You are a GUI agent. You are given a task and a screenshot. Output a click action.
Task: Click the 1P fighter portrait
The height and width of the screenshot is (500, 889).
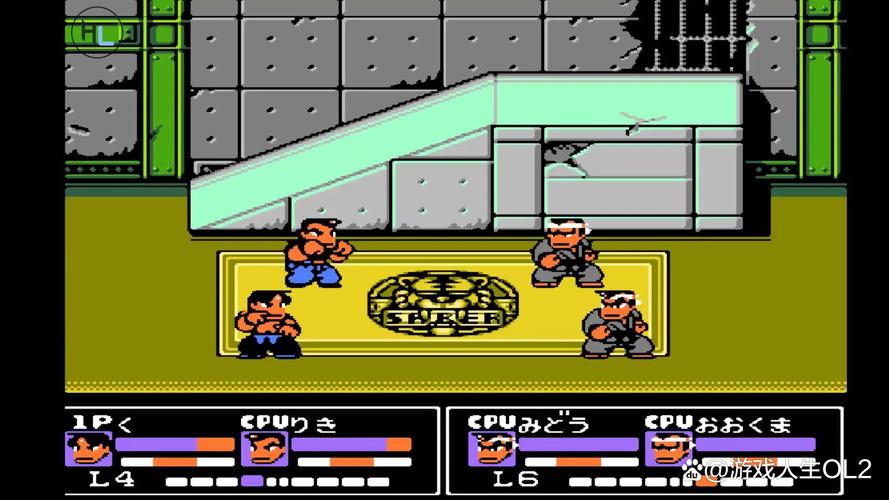(88, 449)
